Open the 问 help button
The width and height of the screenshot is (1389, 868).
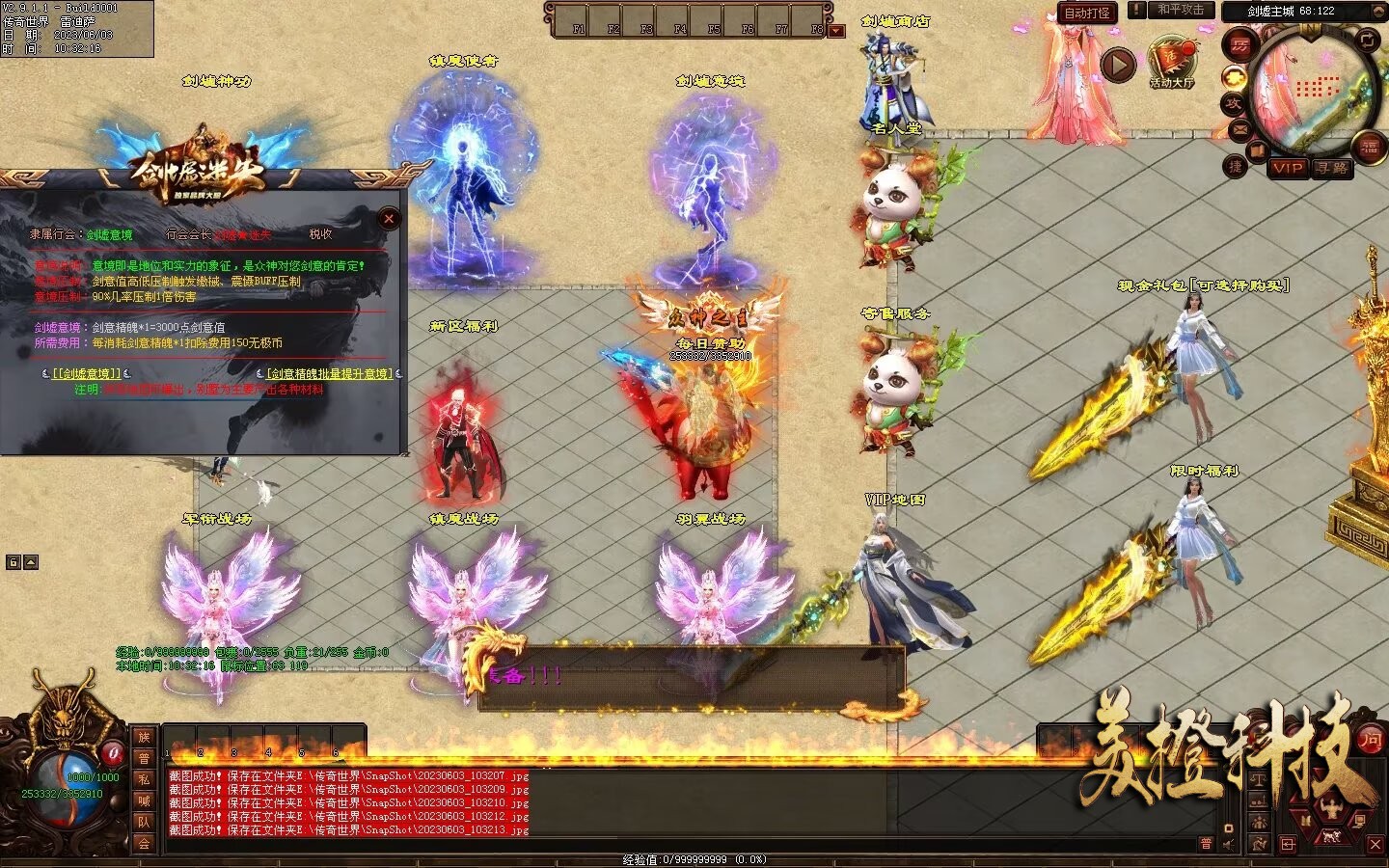(1370, 740)
